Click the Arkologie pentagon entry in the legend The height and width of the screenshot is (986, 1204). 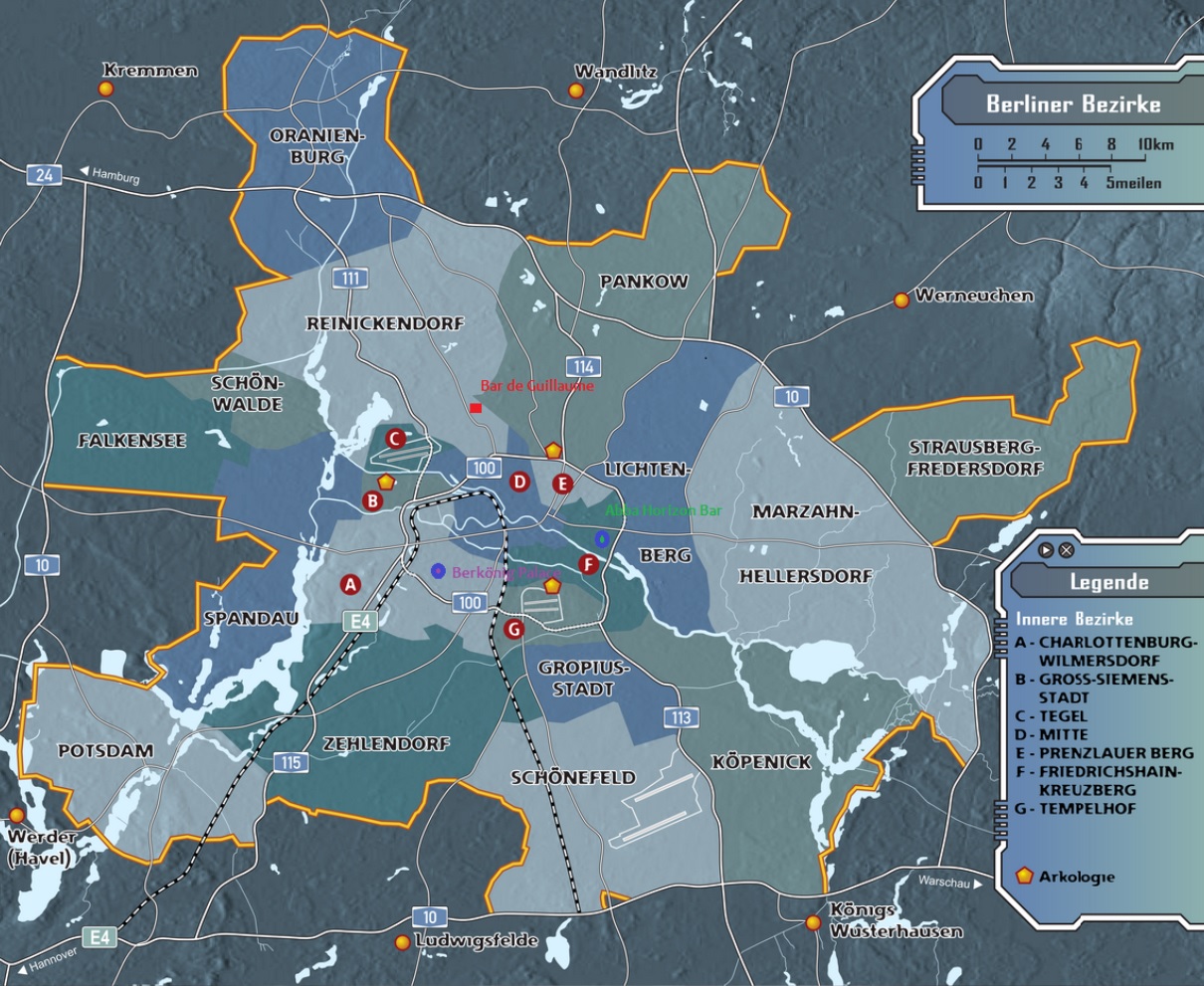1025,877
